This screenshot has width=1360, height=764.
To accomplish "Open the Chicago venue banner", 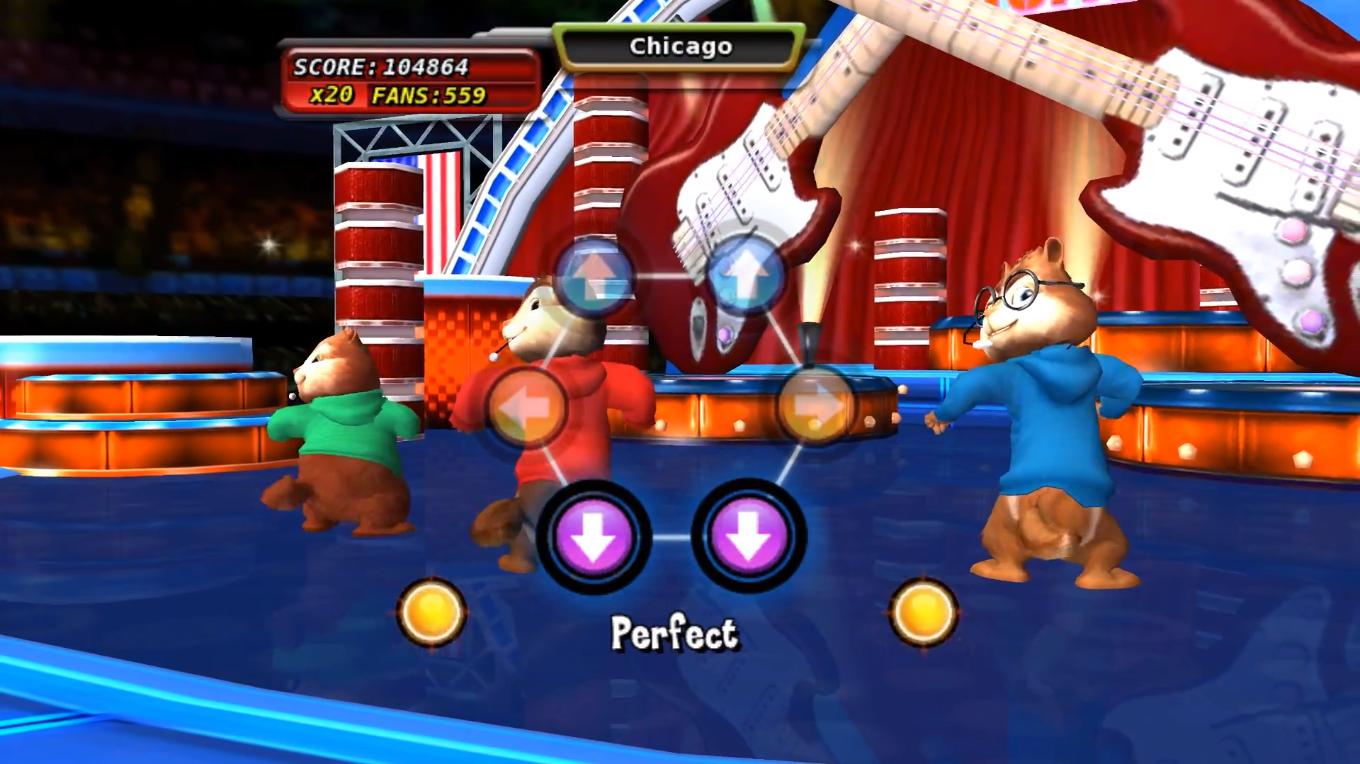I will click(x=679, y=45).
